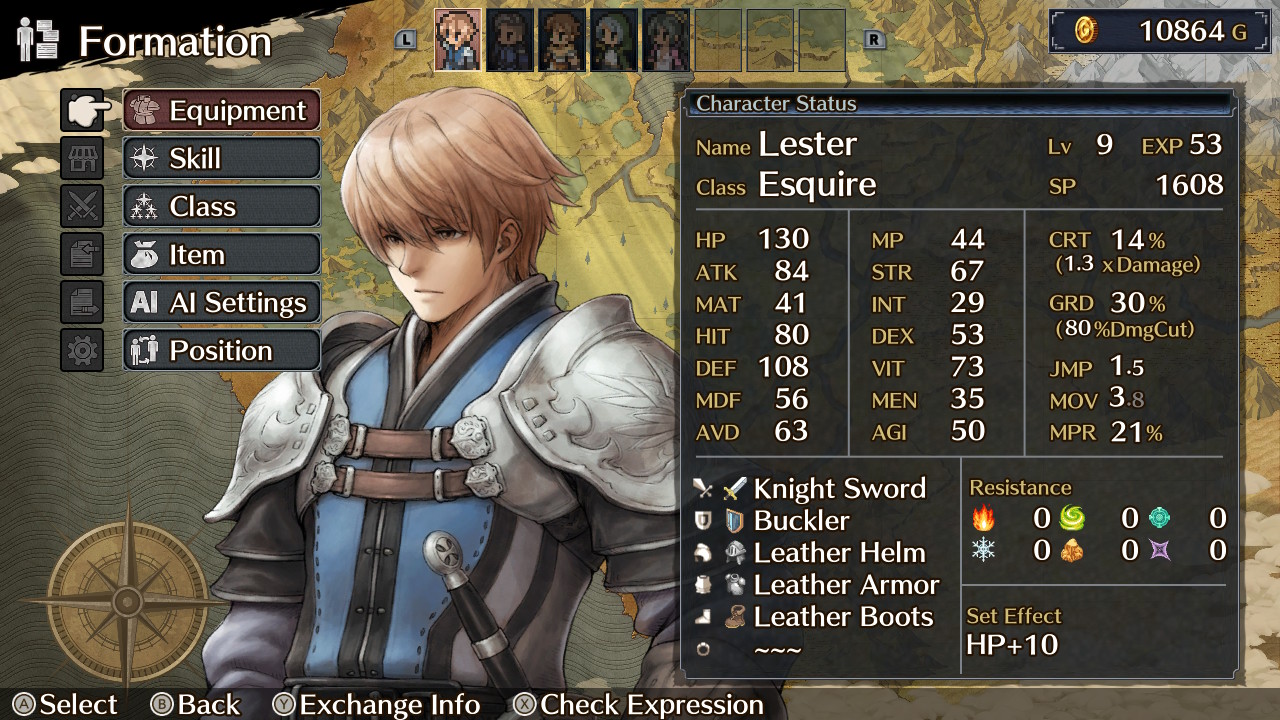
Task: Open the AI Settings menu entry
Action: [221, 302]
